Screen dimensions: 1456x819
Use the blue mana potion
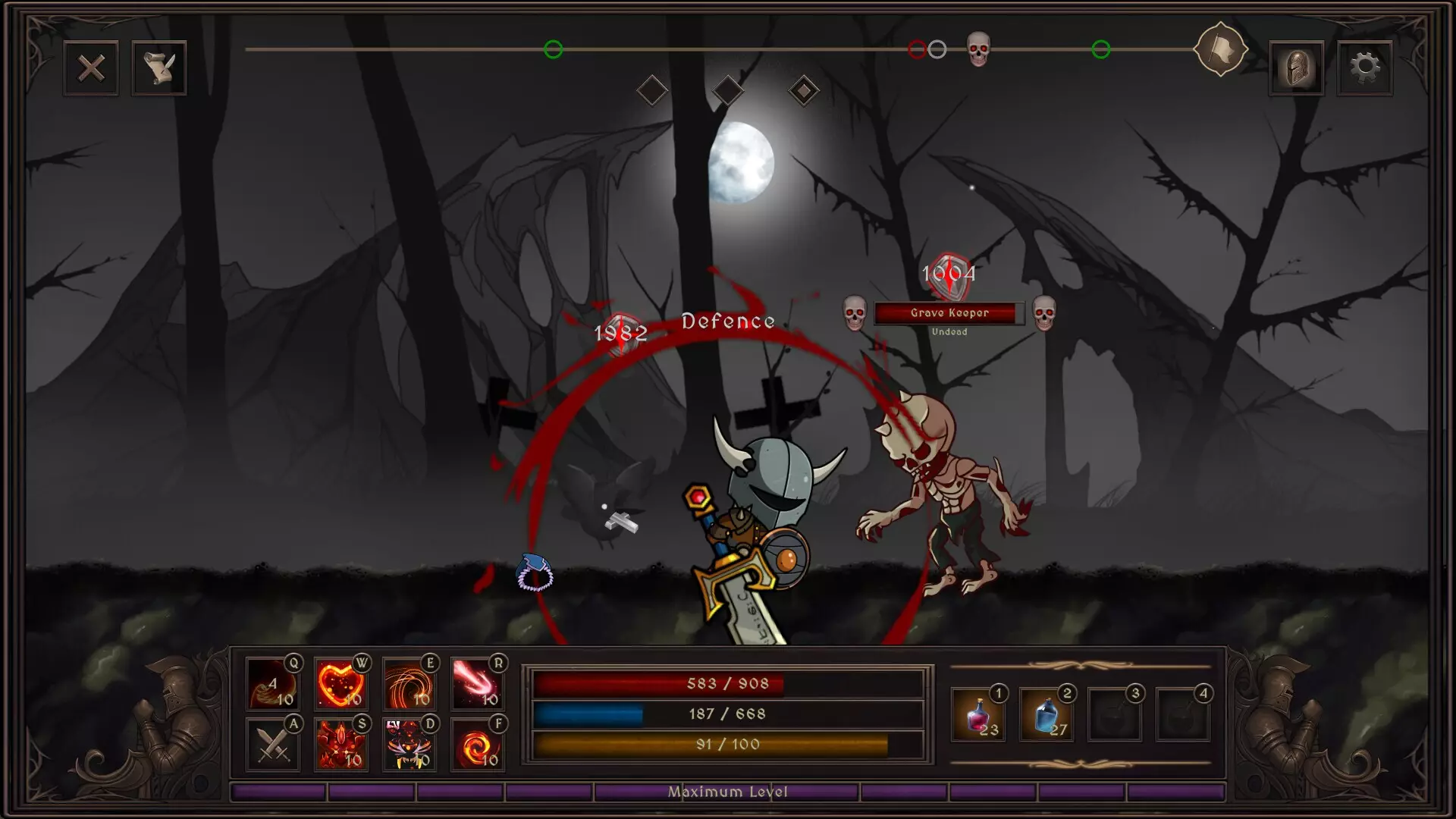(x=1046, y=714)
